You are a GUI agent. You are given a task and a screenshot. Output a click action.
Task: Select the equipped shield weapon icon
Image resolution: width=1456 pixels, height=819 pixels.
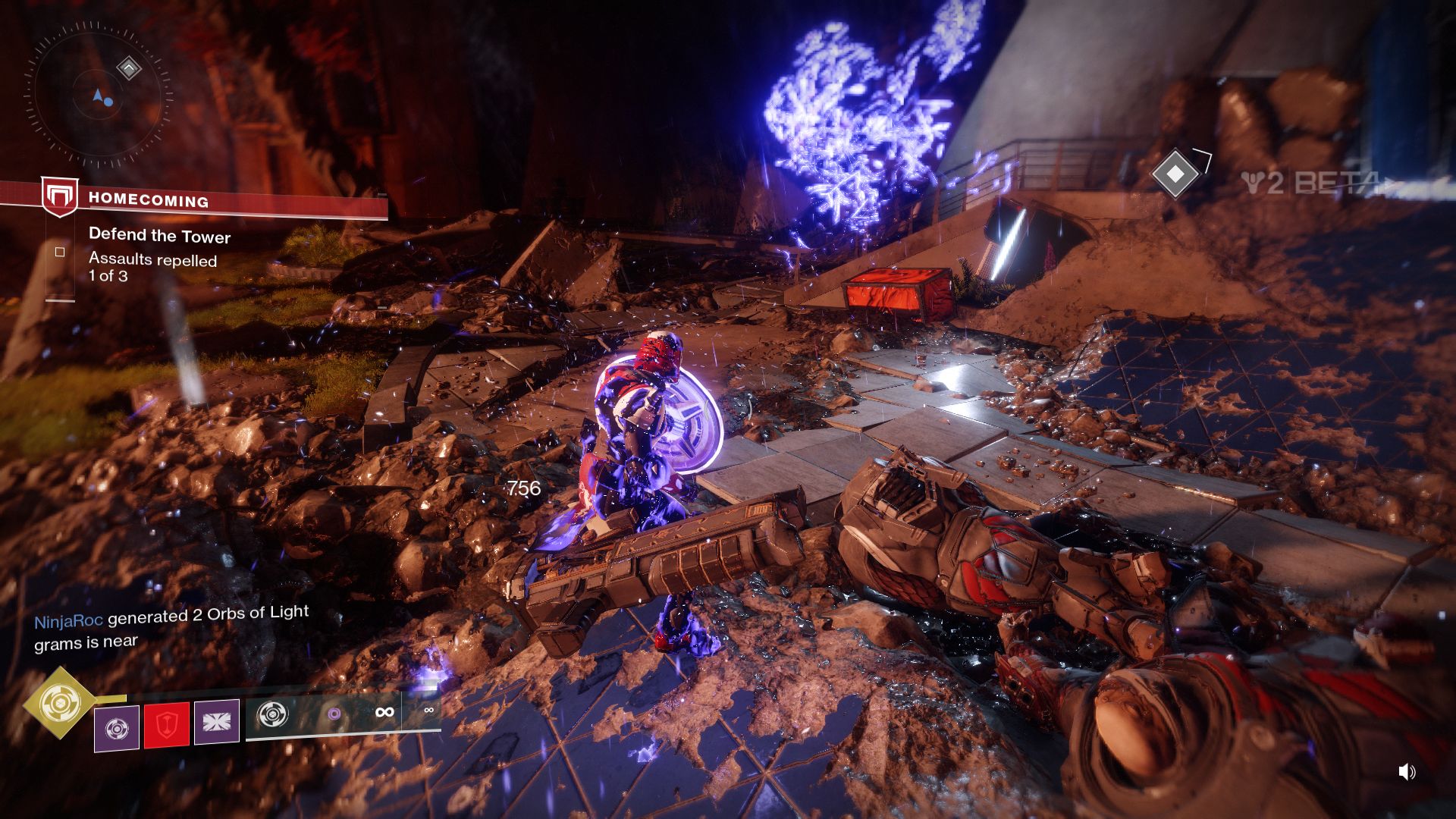(272, 714)
